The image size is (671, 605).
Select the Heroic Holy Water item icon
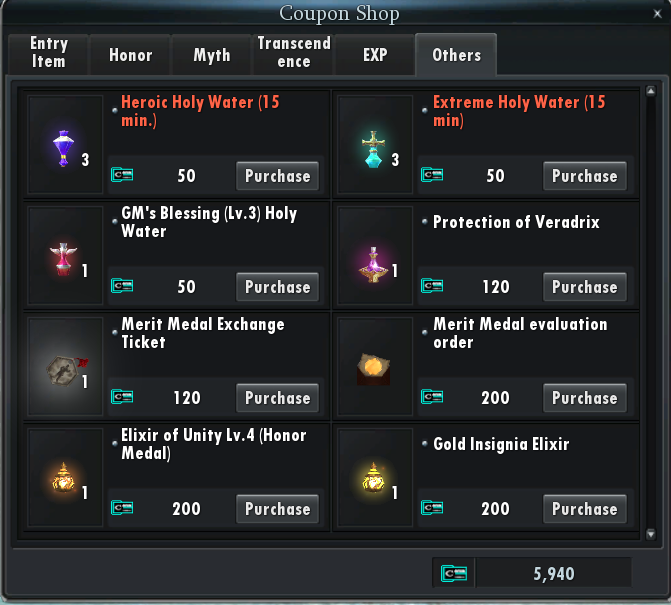tap(66, 145)
